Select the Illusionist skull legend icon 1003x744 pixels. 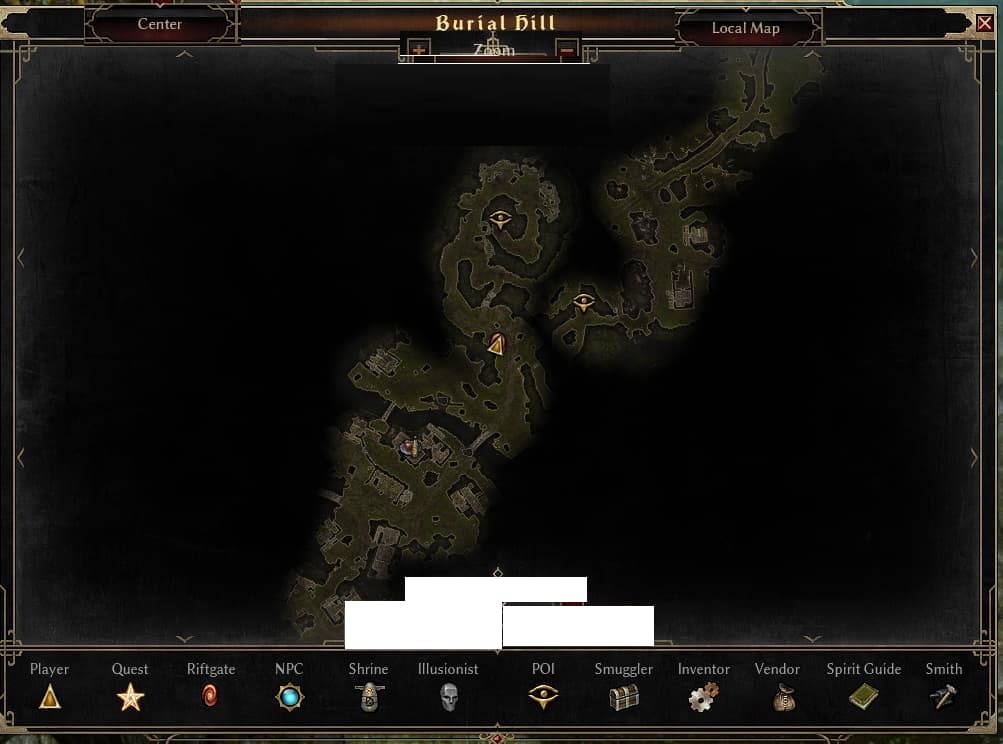pyautogui.click(x=448, y=697)
